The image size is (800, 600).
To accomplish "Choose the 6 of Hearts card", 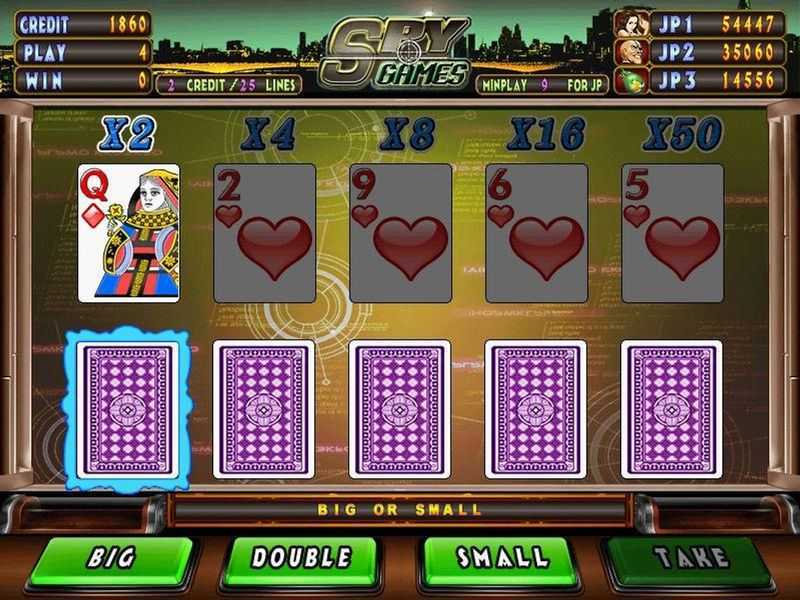I will pos(536,233).
